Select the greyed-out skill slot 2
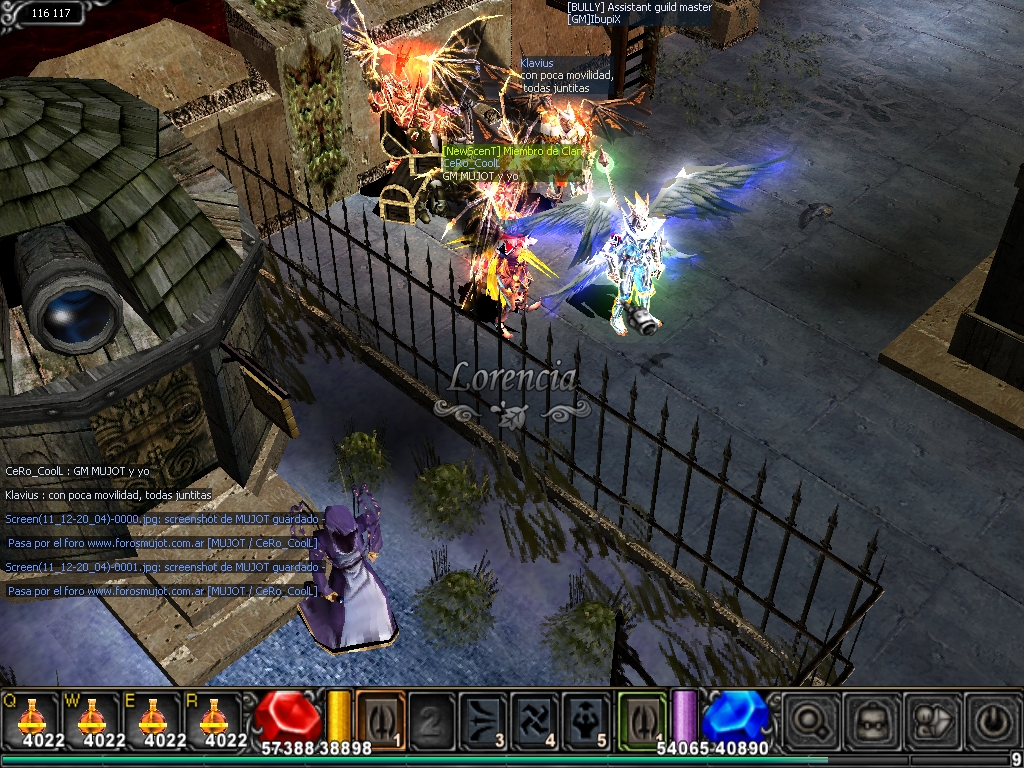 tap(432, 718)
